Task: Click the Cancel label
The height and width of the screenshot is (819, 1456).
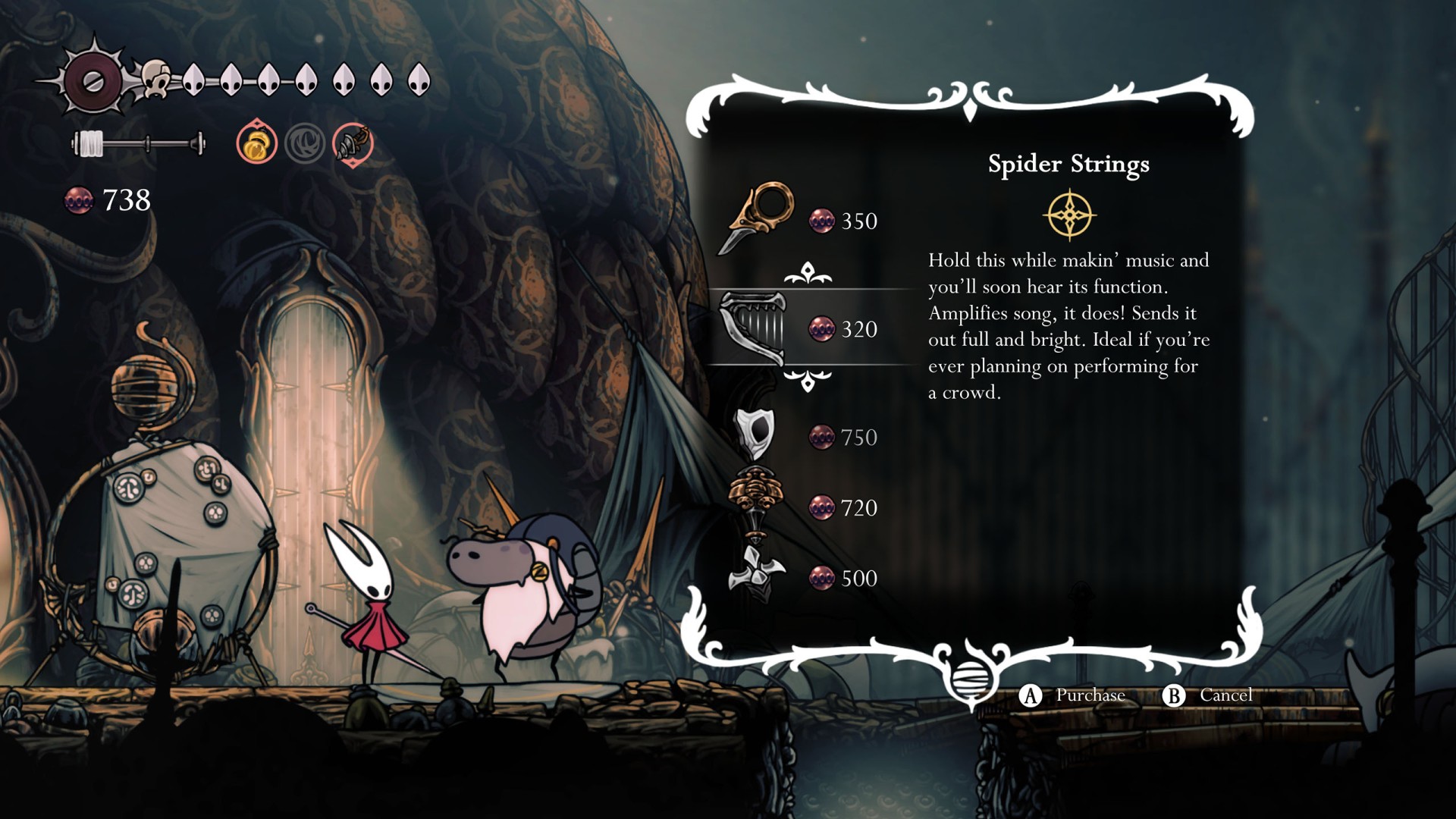Action: pyautogui.click(x=1225, y=695)
